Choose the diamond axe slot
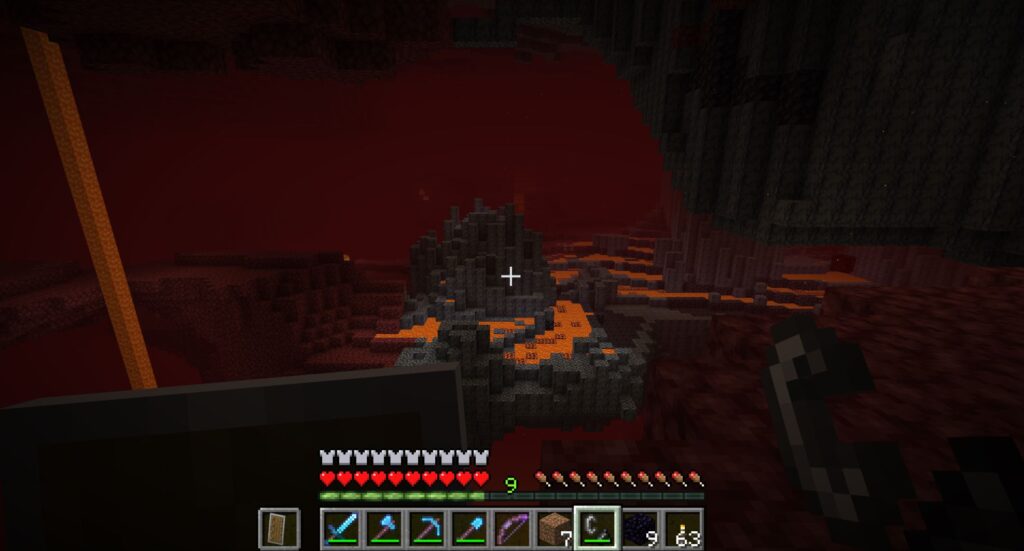The height and width of the screenshot is (551, 1024). click(383, 527)
